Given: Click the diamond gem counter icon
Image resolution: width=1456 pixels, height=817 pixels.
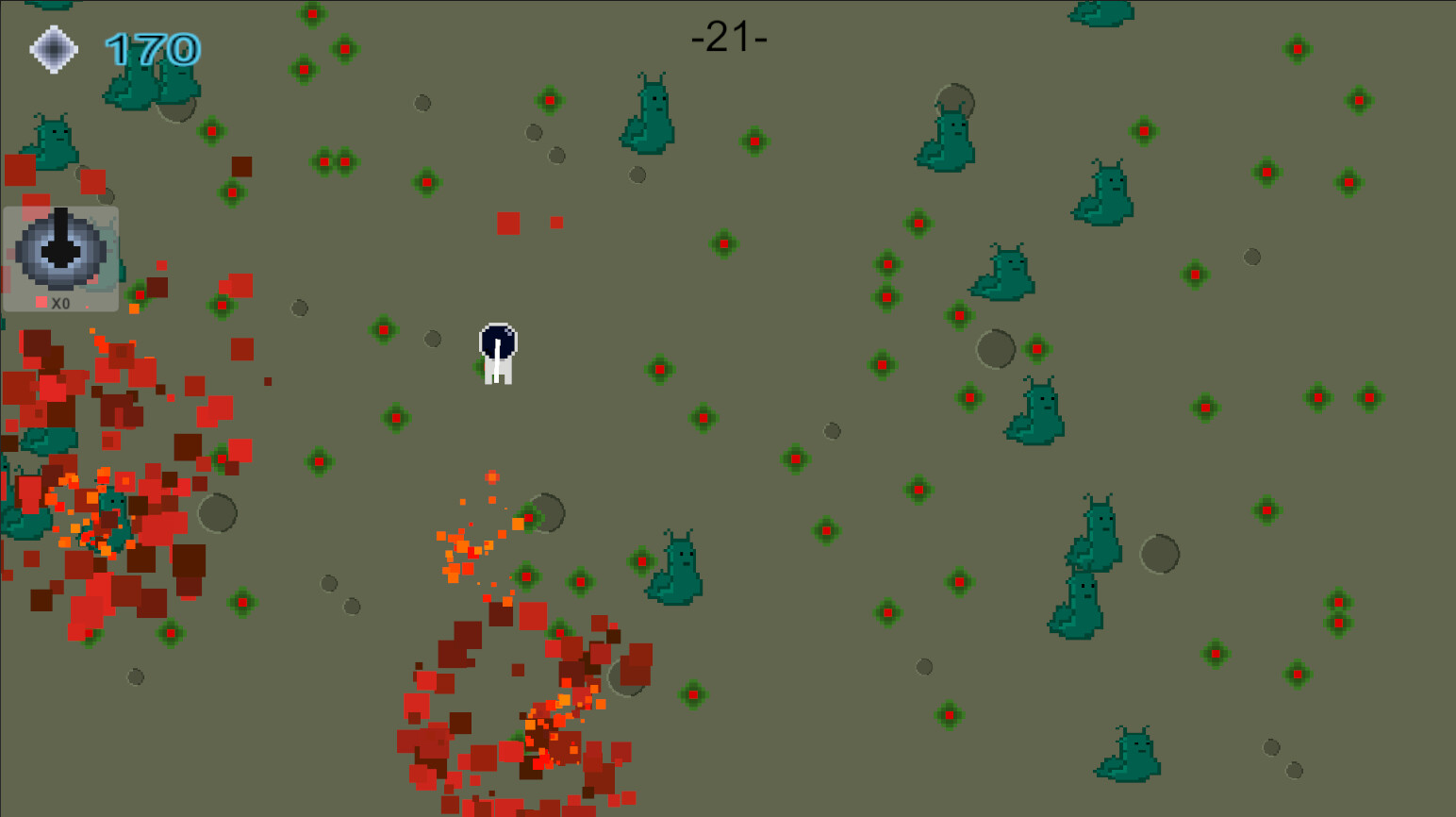Looking at the screenshot, I should click(x=54, y=48).
